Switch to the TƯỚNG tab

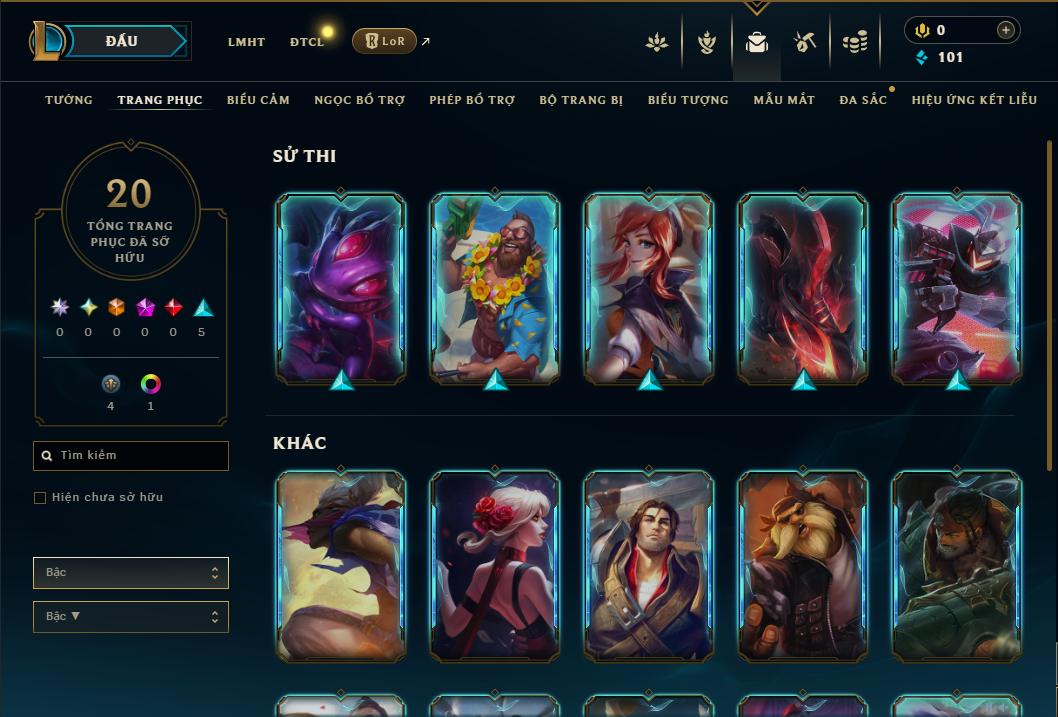(69, 100)
